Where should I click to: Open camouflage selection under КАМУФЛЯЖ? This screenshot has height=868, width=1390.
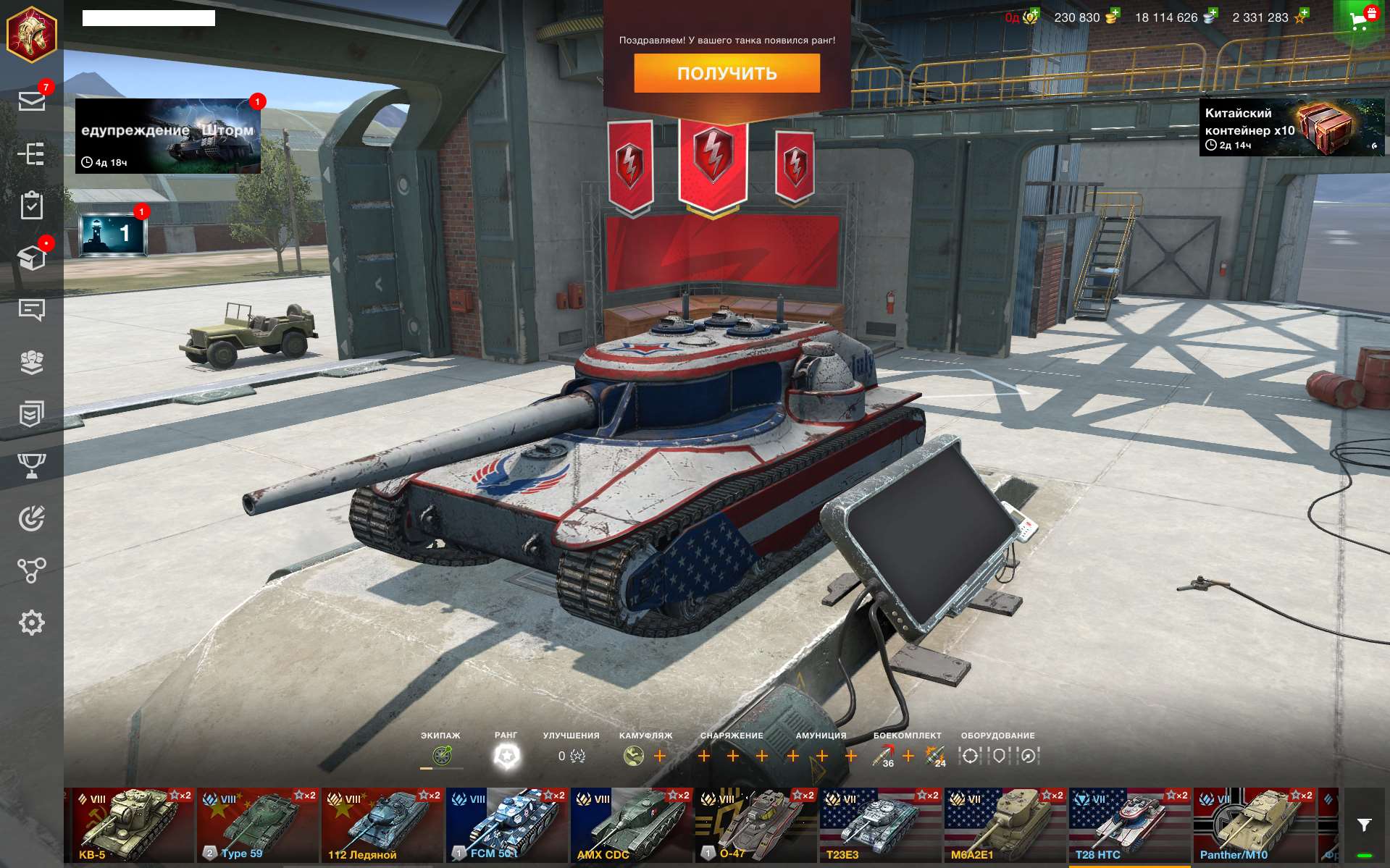click(x=632, y=757)
